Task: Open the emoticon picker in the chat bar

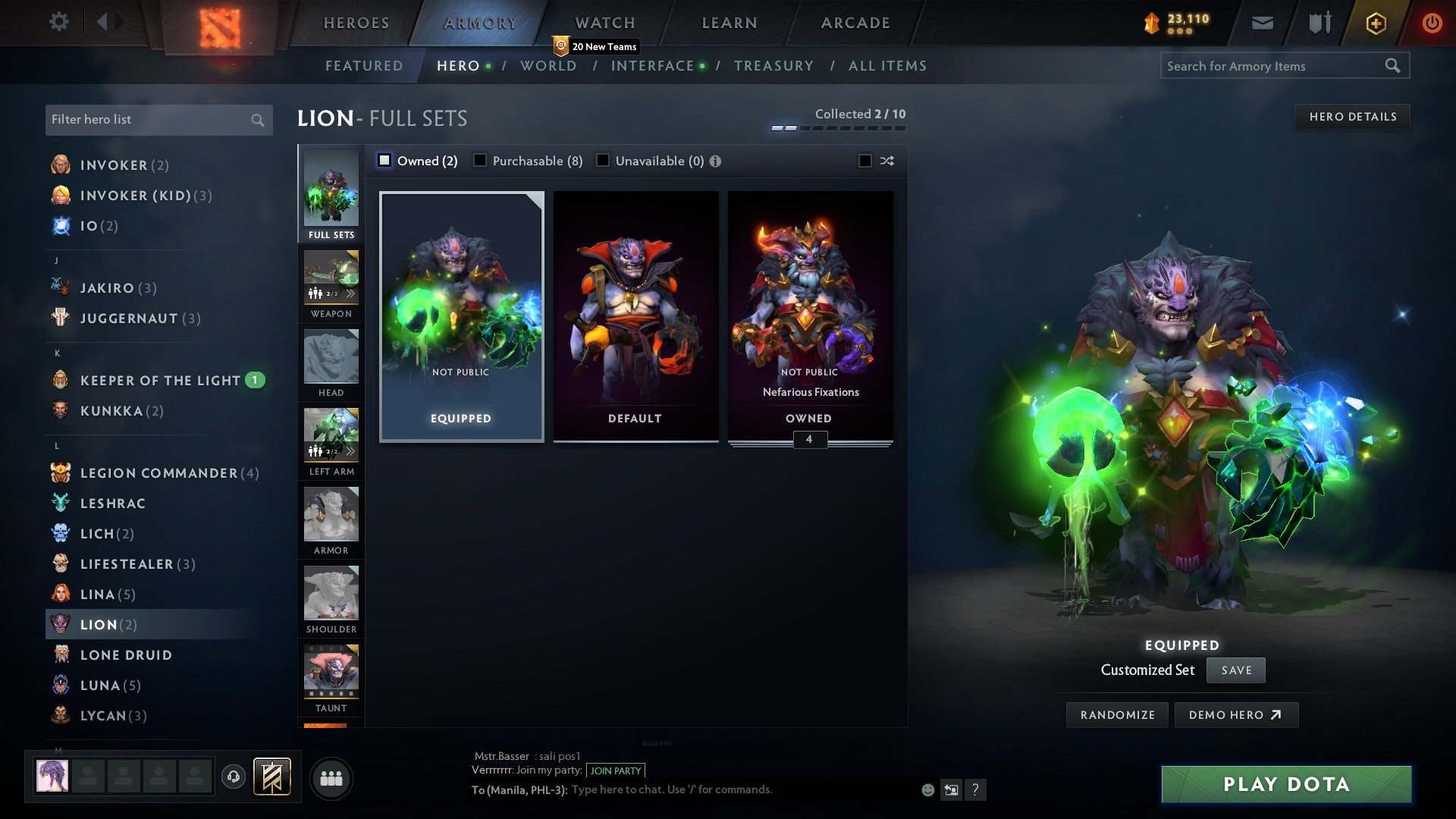Action: 927,789
